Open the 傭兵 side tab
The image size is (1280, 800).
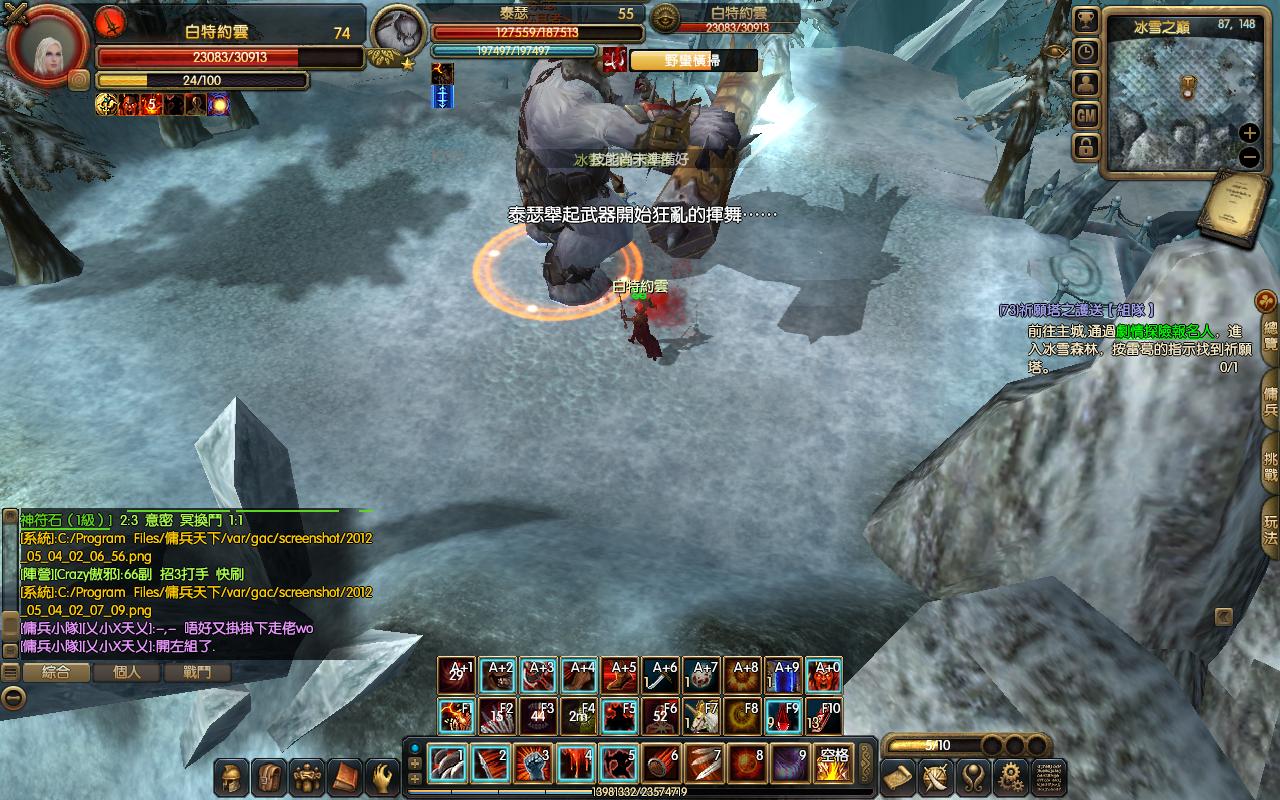tap(1270, 396)
